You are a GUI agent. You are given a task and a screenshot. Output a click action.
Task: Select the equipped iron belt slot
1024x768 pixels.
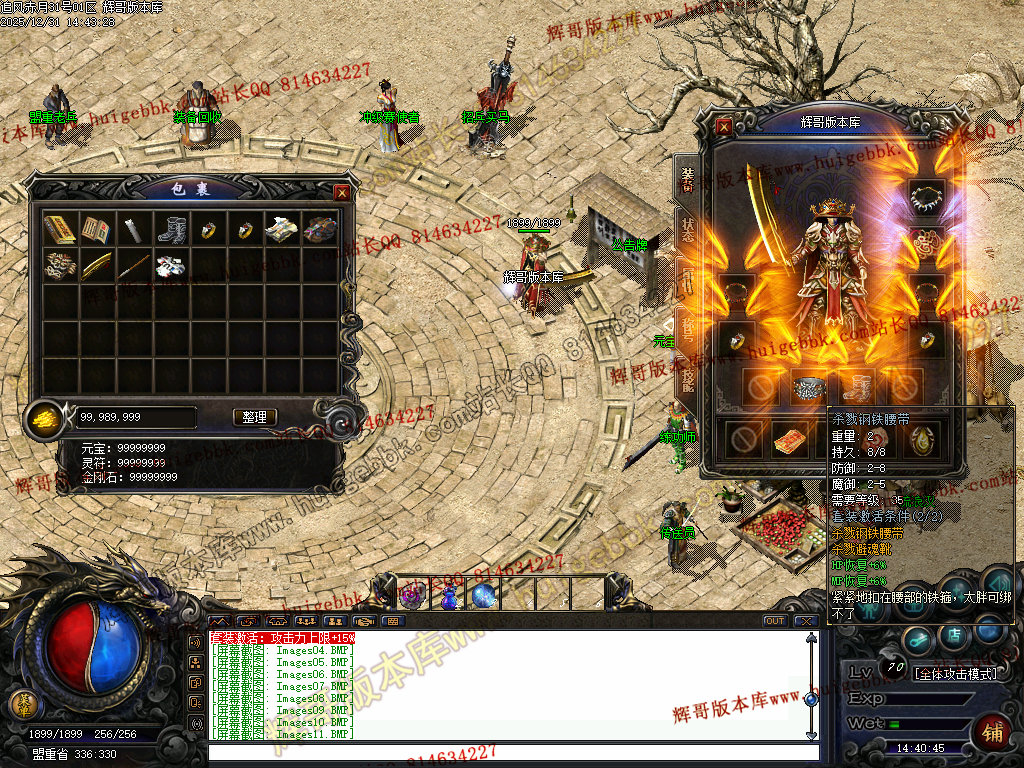806,387
